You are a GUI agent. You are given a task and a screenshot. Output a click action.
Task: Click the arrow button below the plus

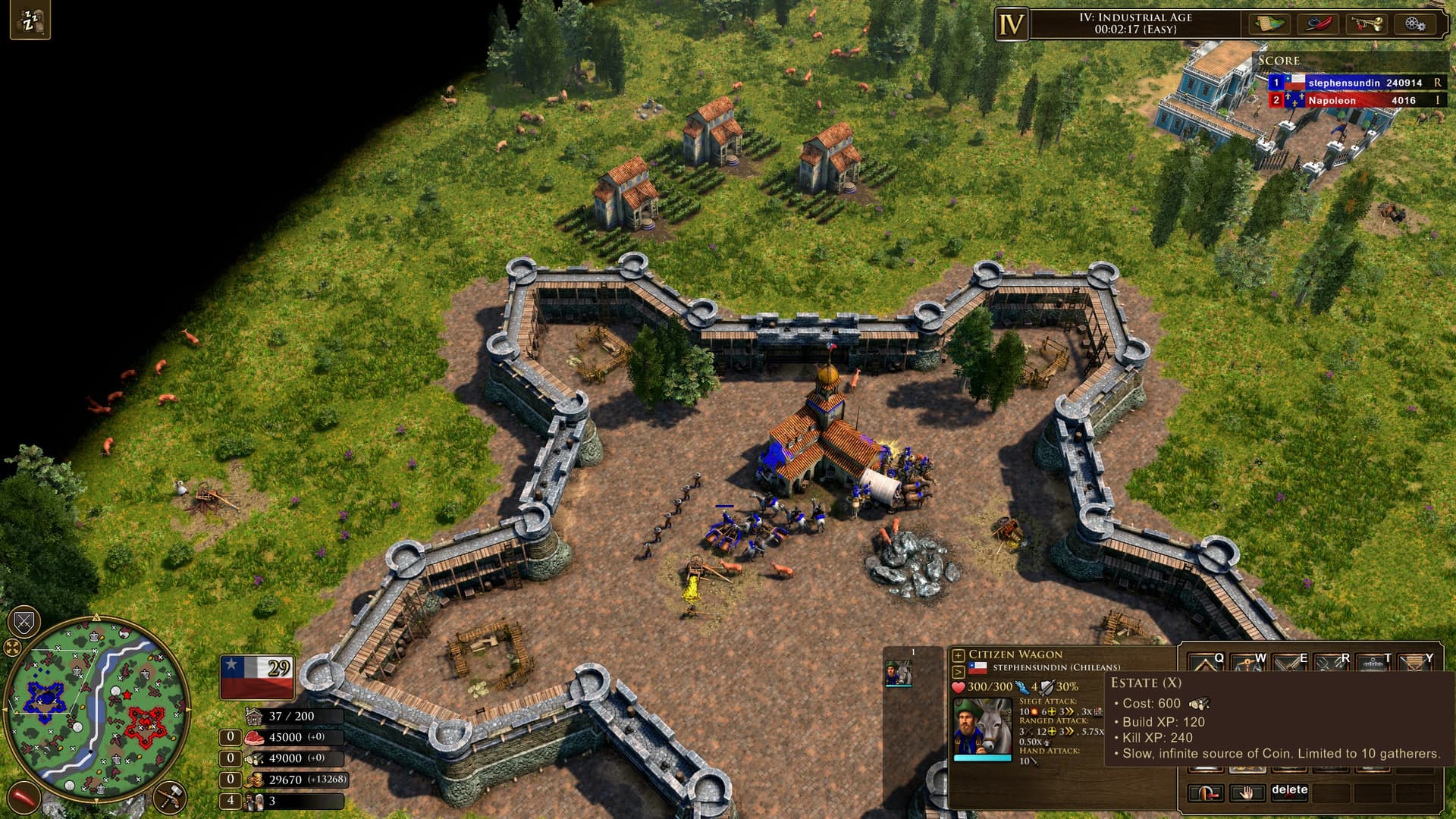click(959, 672)
